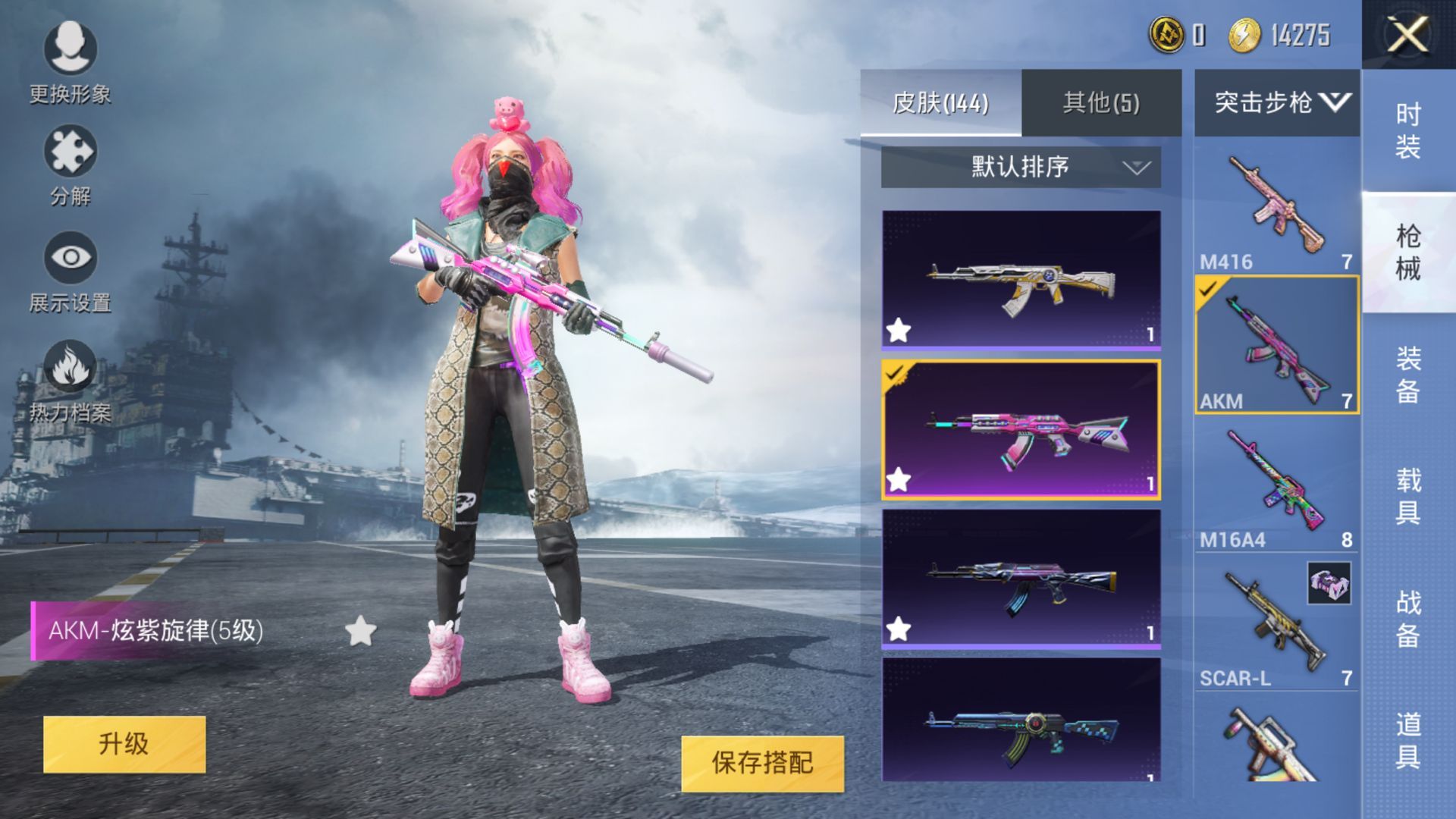Switch to the 载具 vehicles category

(x=1408, y=496)
